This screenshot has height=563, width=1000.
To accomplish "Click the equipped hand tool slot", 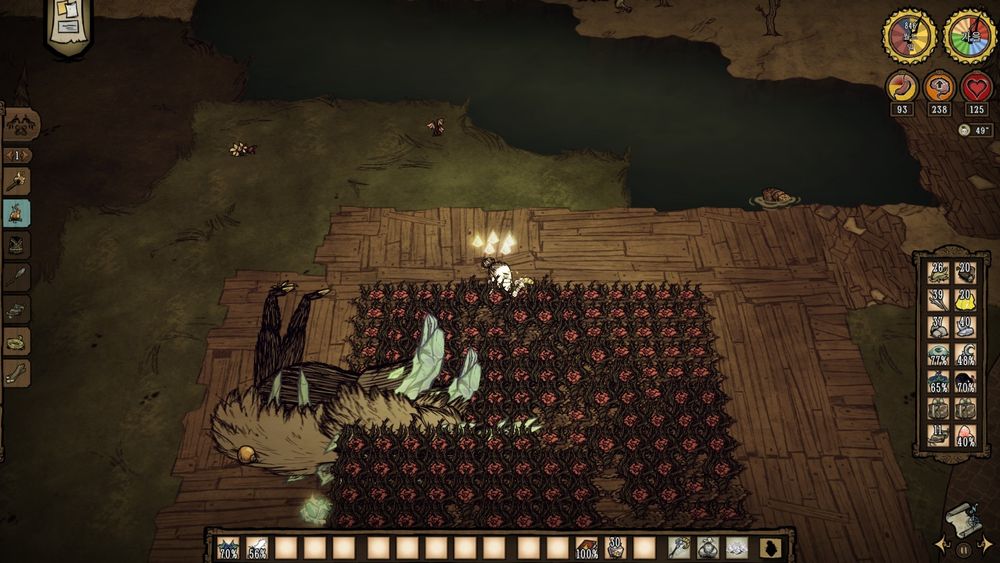I will [x=680, y=548].
